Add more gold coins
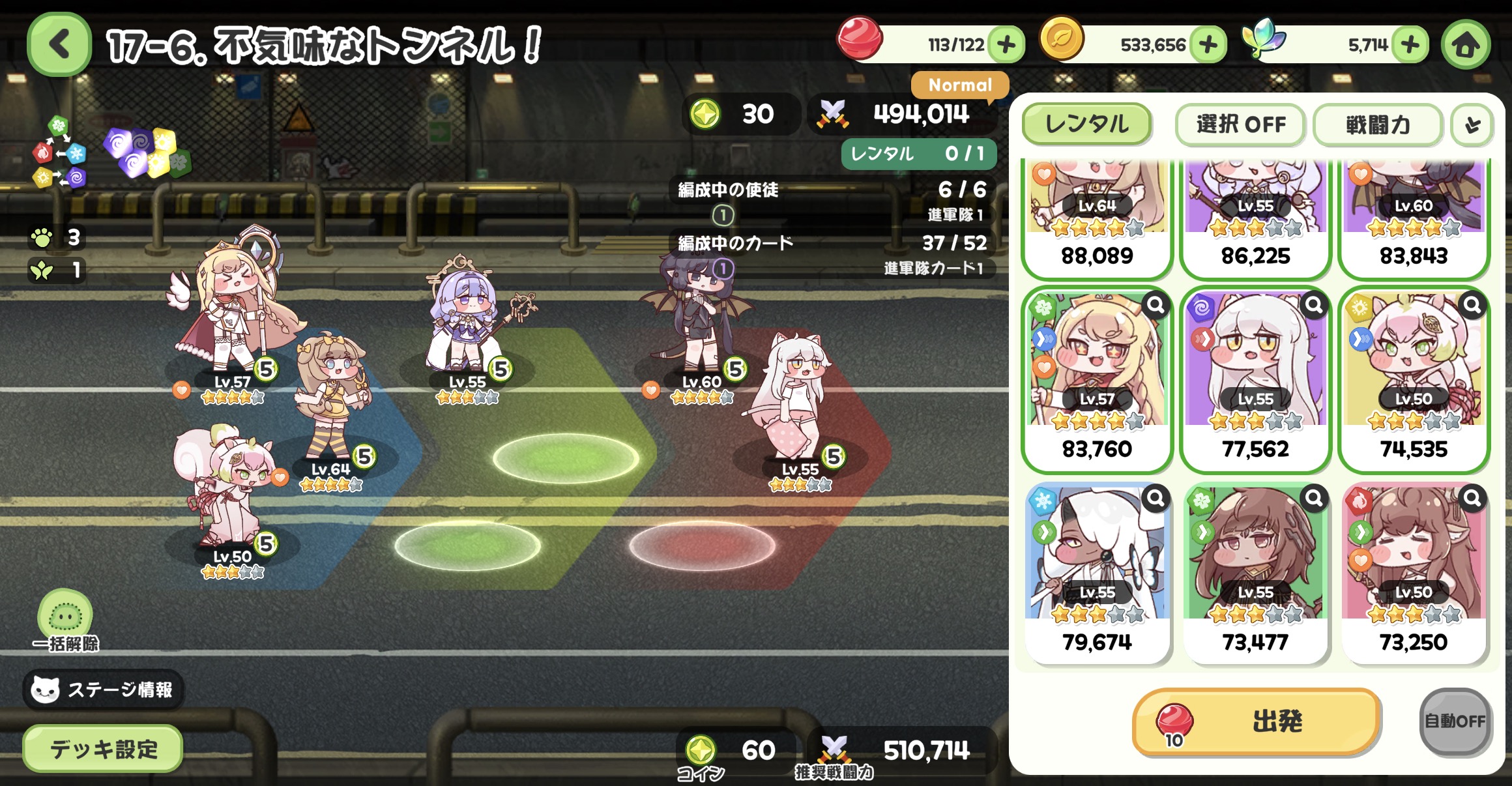 (x=1208, y=45)
